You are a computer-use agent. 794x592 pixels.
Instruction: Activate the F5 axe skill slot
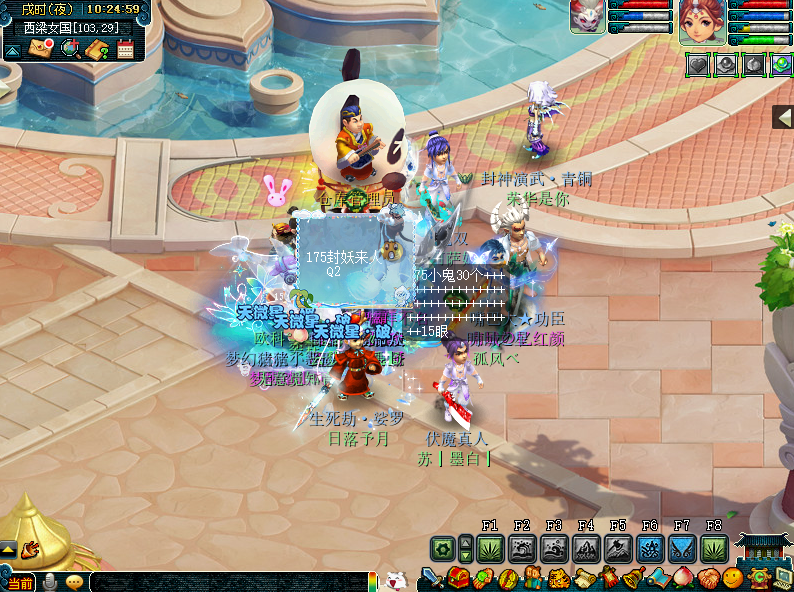click(618, 548)
